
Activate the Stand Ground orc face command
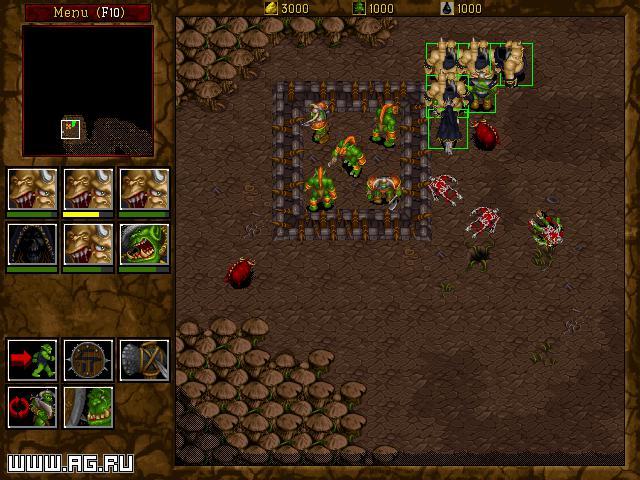click(88, 407)
